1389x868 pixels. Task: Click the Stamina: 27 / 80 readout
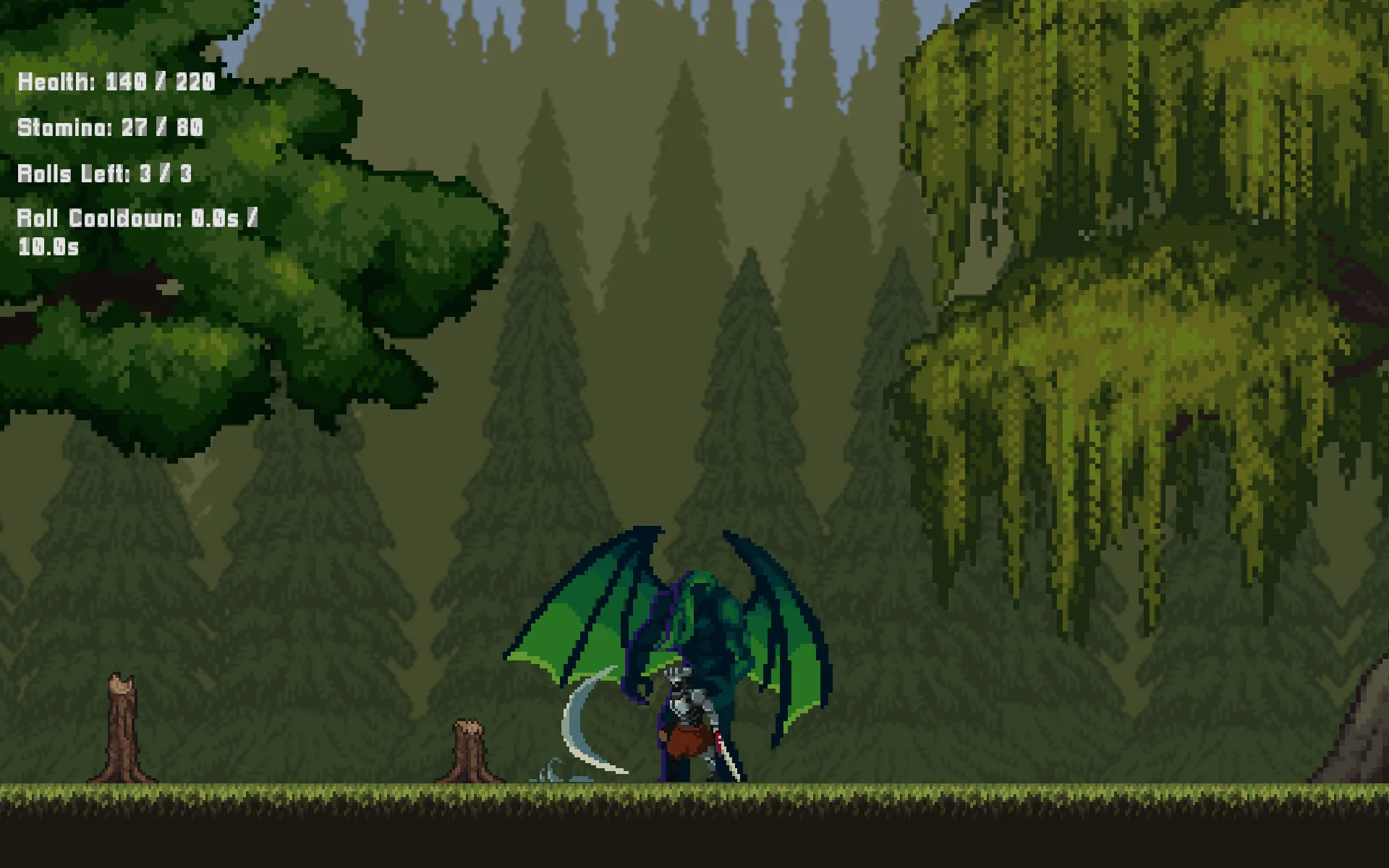coord(110,128)
